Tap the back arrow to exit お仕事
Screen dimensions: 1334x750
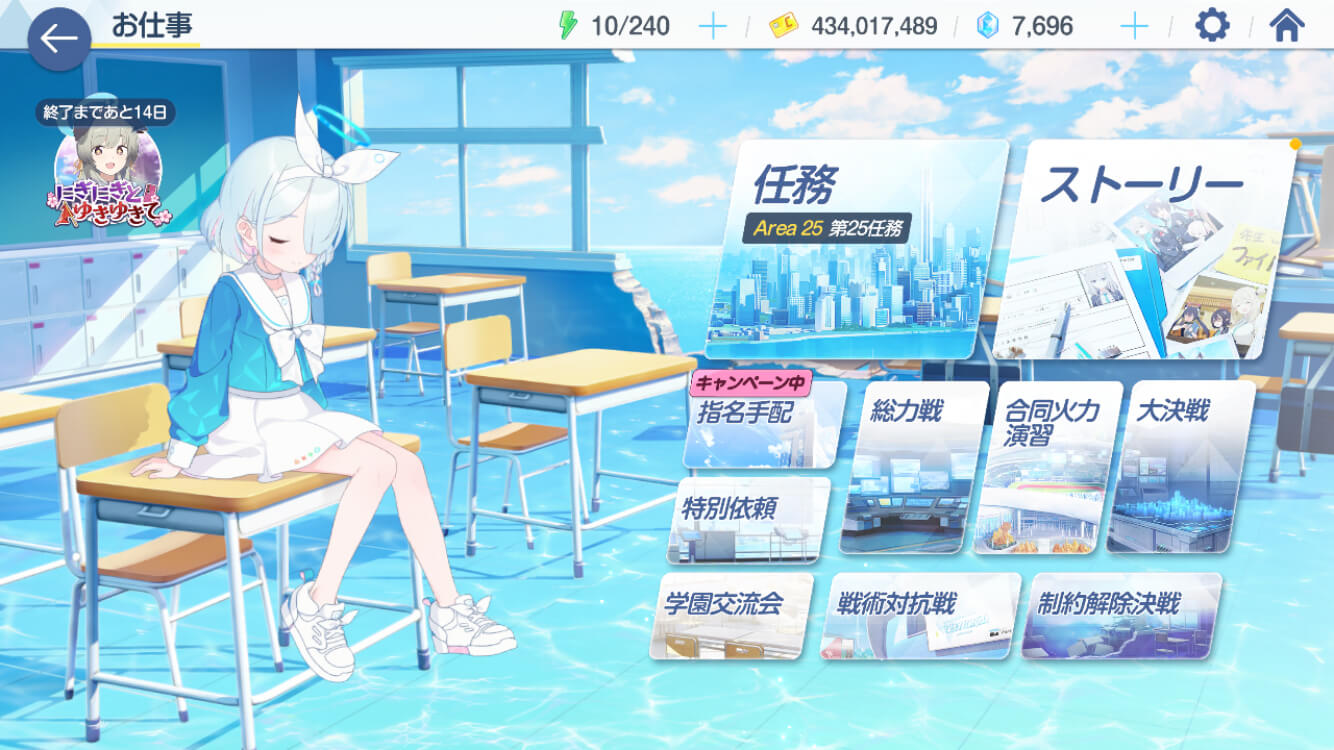pos(60,38)
